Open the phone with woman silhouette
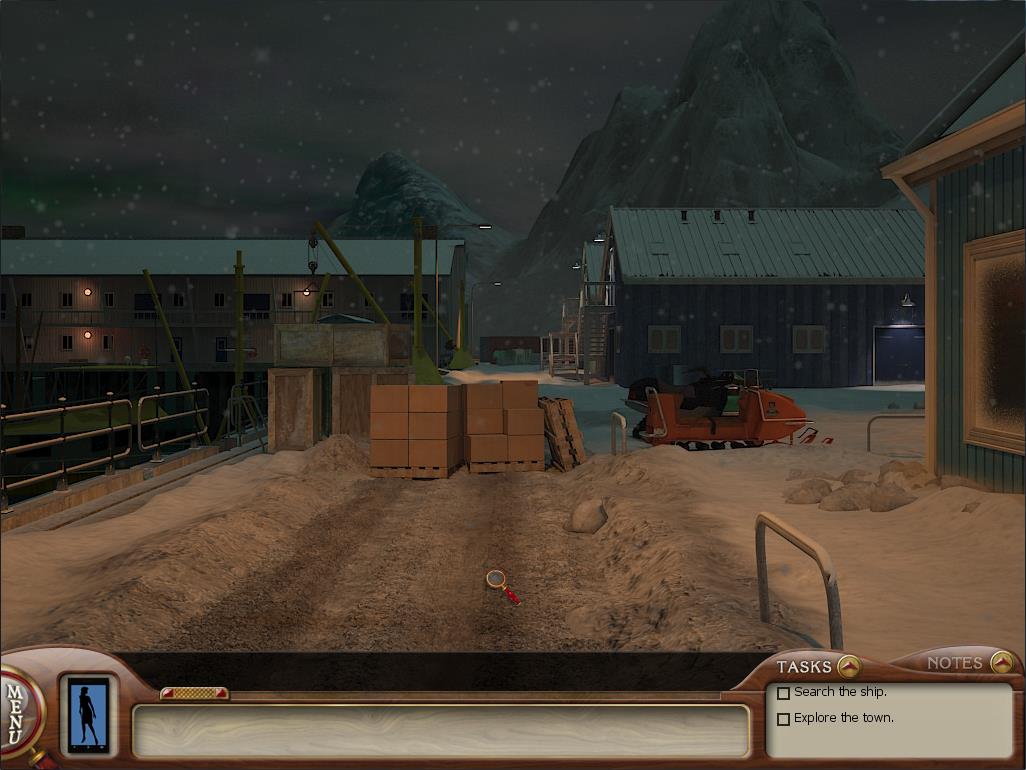Screen dimensions: 1026x770 coord(87,715)
